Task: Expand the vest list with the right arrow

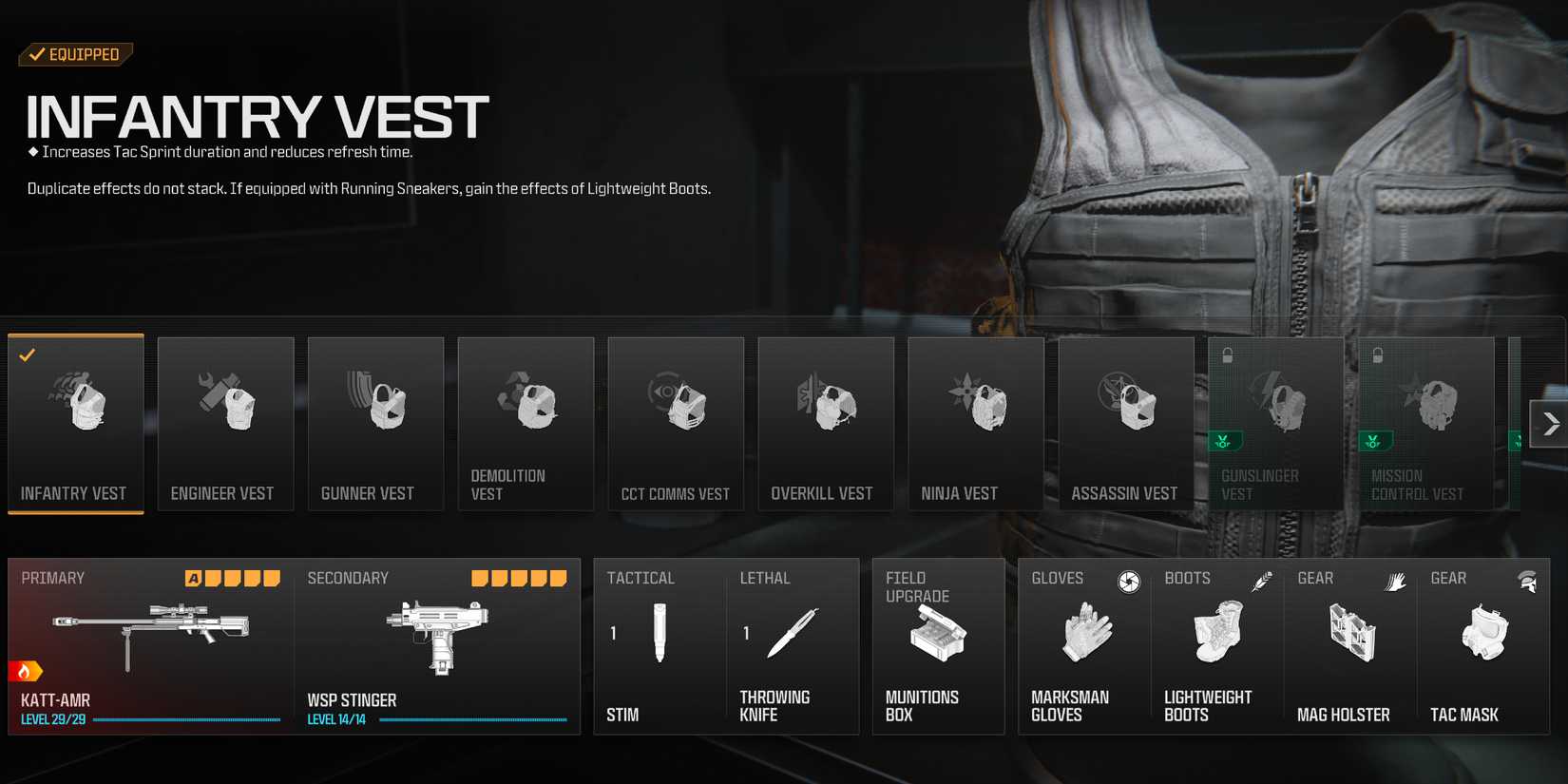Action: [x=1550, y=423]
